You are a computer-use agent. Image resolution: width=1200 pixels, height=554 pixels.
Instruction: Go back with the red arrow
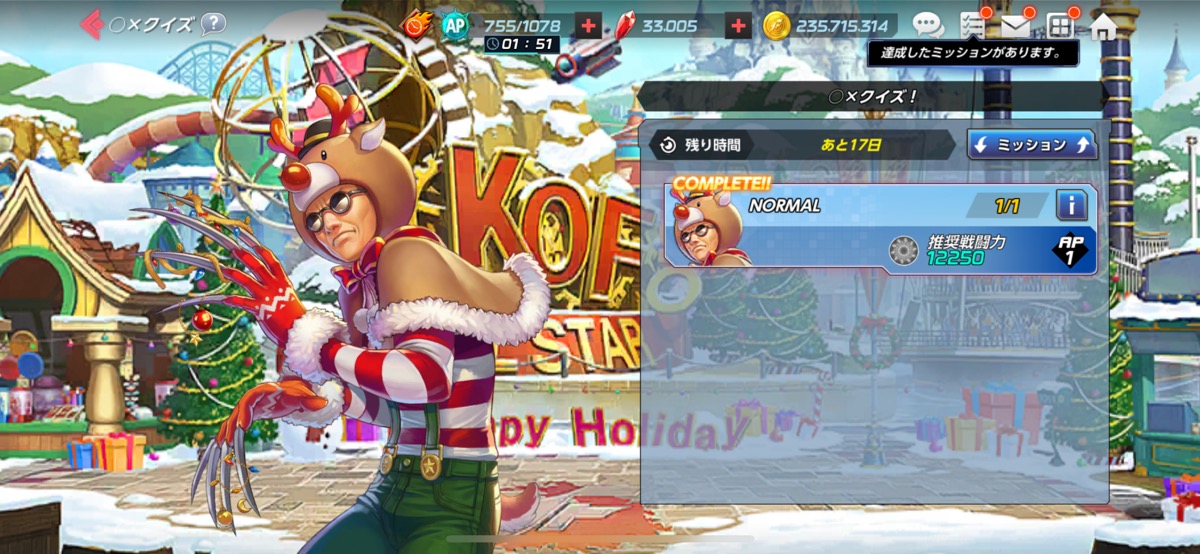(x=92, y=24)
